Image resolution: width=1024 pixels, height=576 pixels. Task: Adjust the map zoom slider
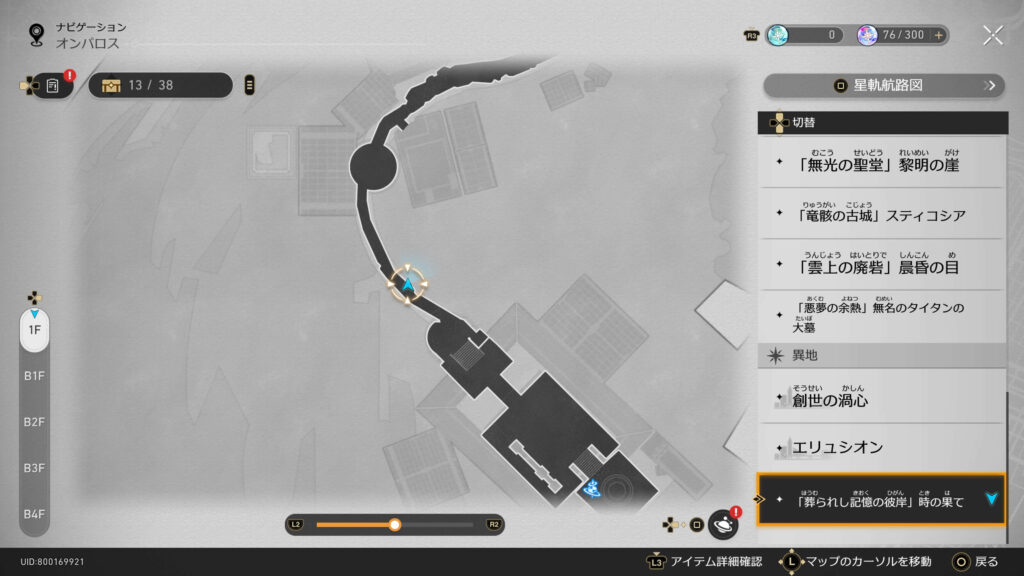(395, 524)
